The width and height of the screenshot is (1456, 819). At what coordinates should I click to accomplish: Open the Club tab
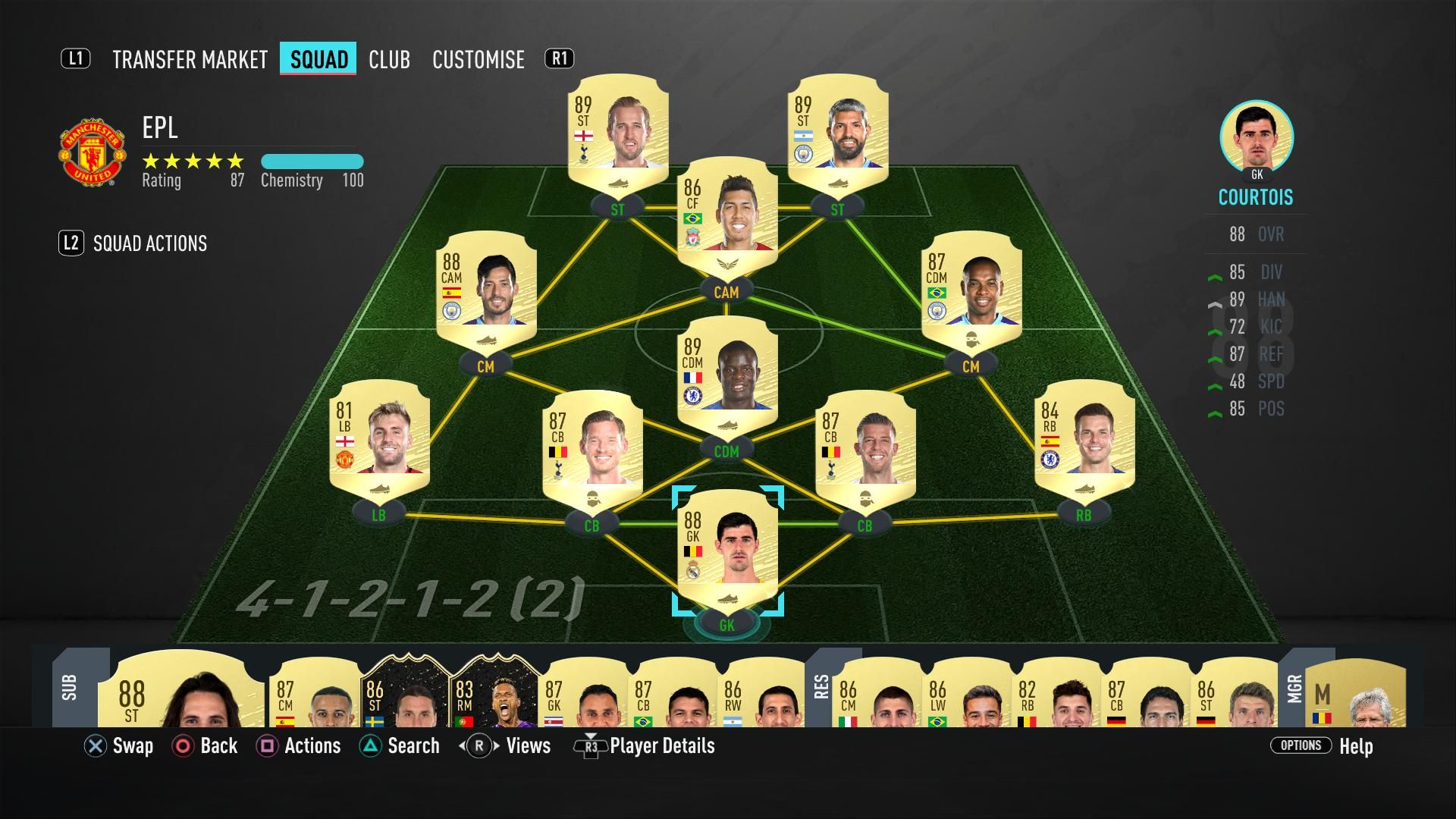[x=389, y=60]
